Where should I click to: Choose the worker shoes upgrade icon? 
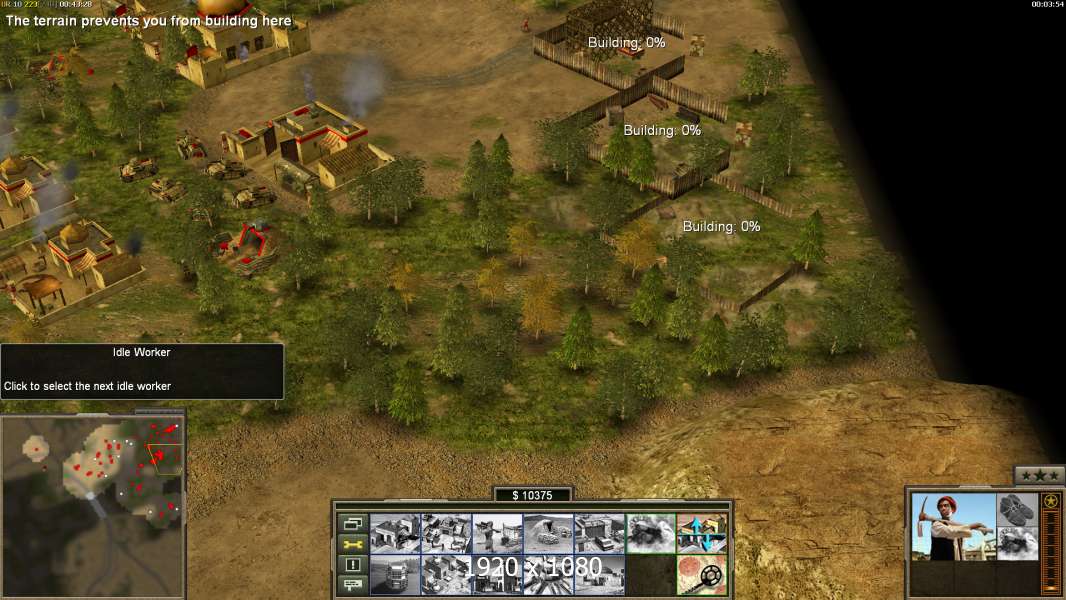coord(1018,508)
